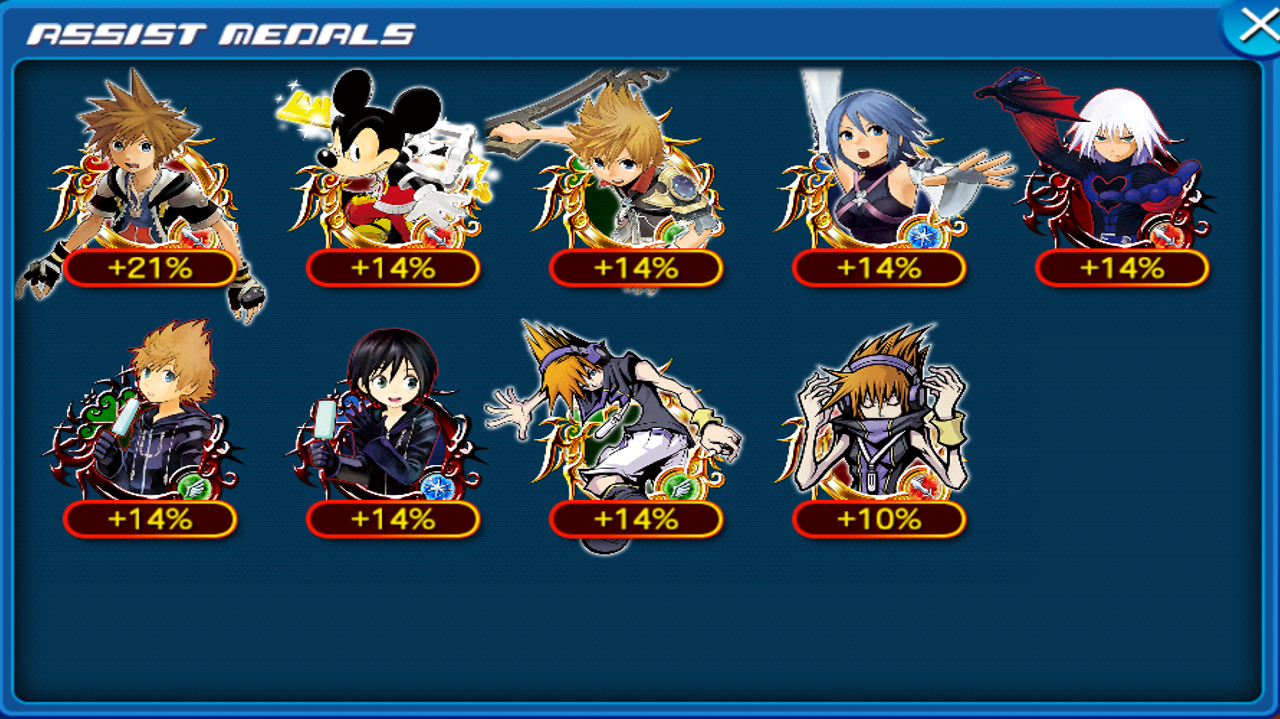Close the Assist Medals window
1280x719 pixels.
(1256, 26)
